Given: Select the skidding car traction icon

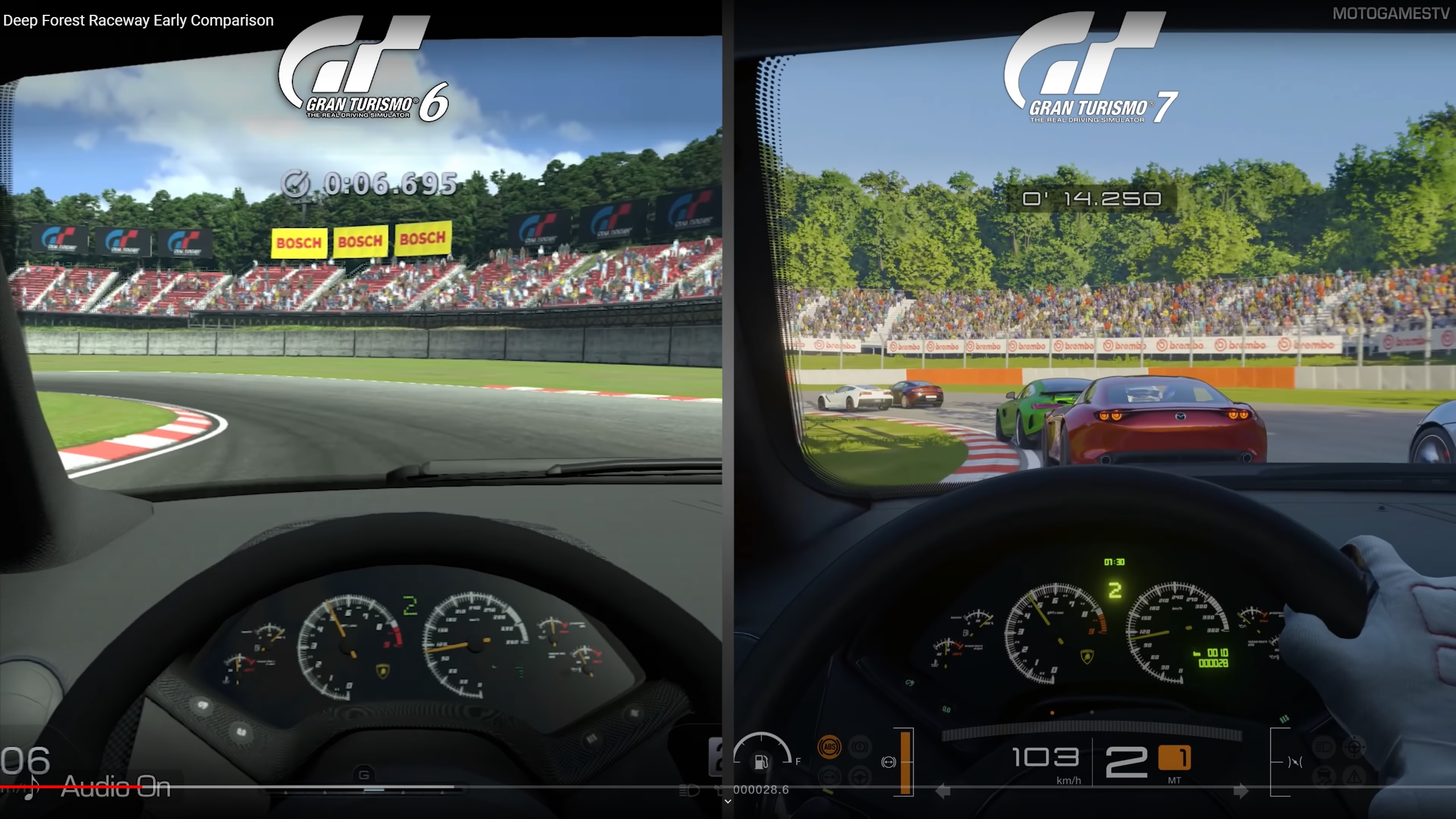Looking at the screenshot, I should 1323,777.
